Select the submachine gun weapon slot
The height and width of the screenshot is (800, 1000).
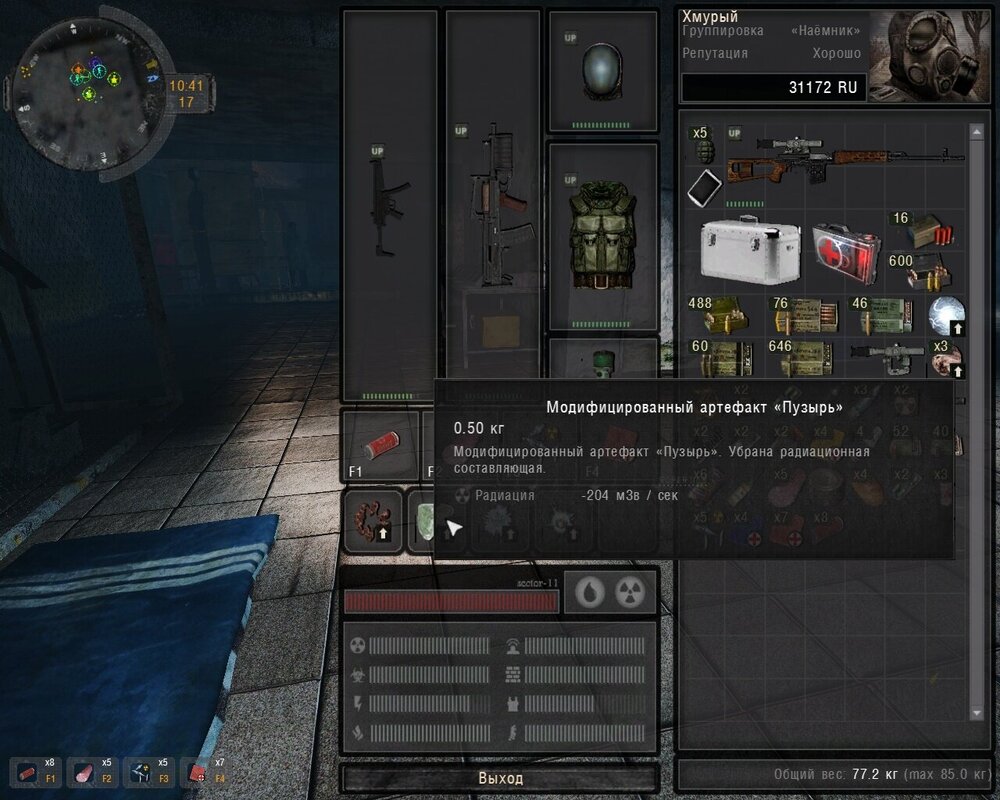pyautogui.click(x=391, y=205)
